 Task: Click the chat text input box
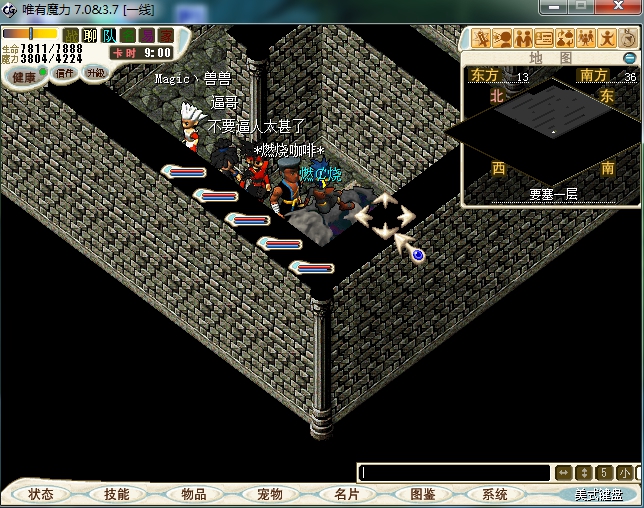tap(455, 472)
